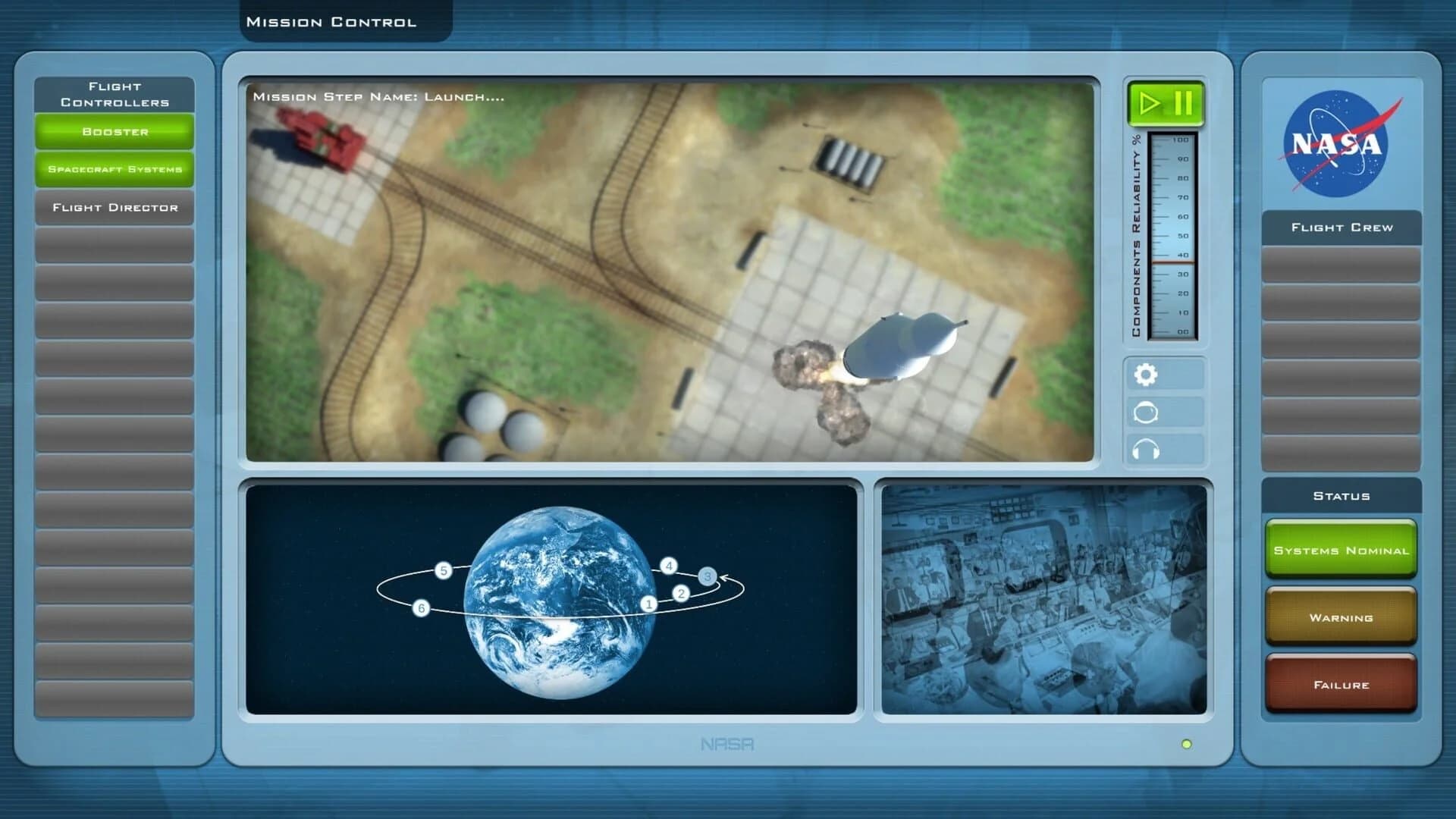The width and height of the screenshot is (1456, 819).
Task: Click the Mission Control title tab
Action: click(x=331, y=21)
